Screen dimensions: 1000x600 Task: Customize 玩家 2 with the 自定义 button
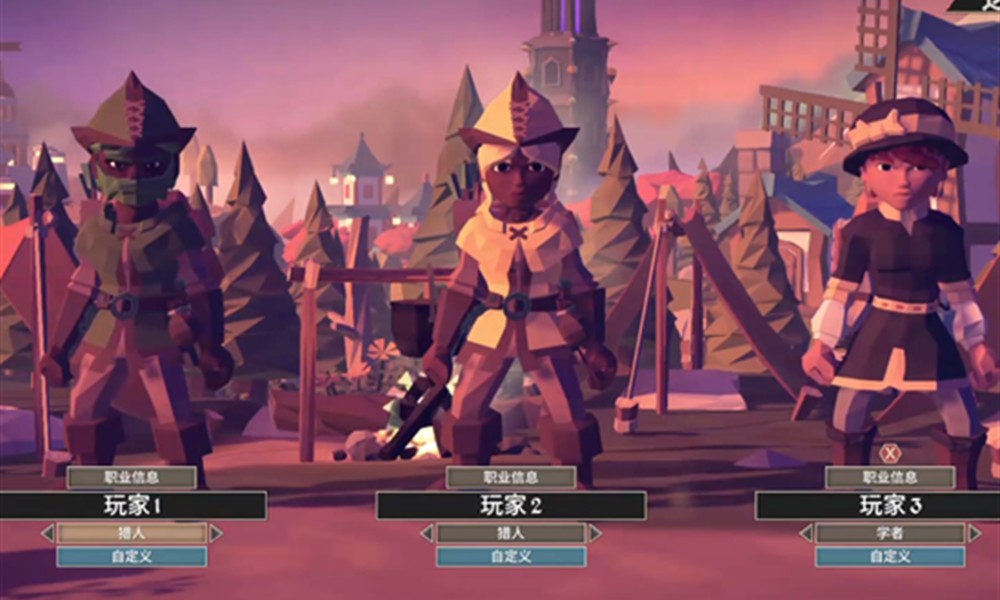510,557
